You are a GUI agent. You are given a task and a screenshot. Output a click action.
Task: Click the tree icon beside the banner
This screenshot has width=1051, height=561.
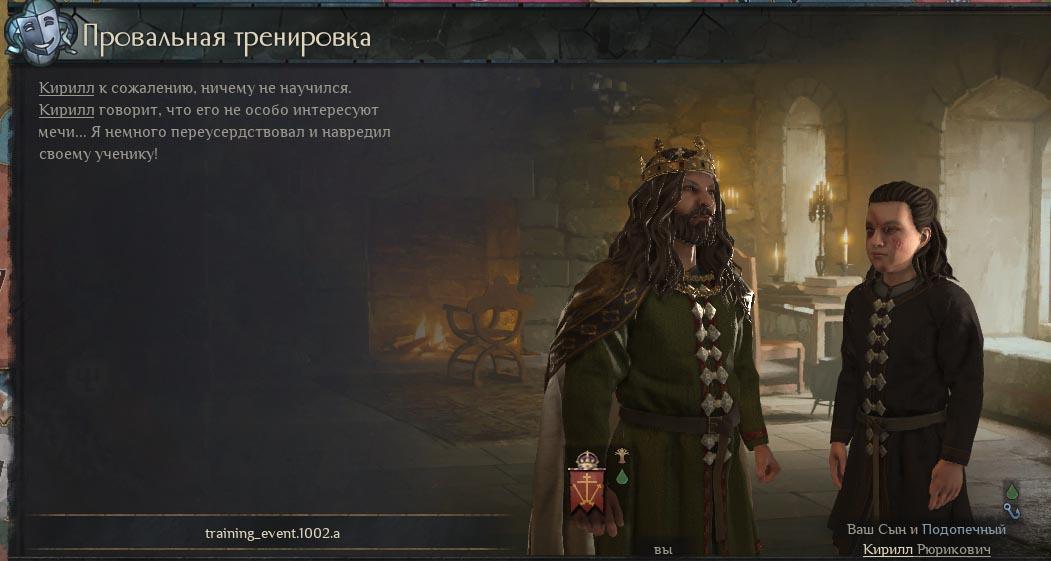coord(621,457)
